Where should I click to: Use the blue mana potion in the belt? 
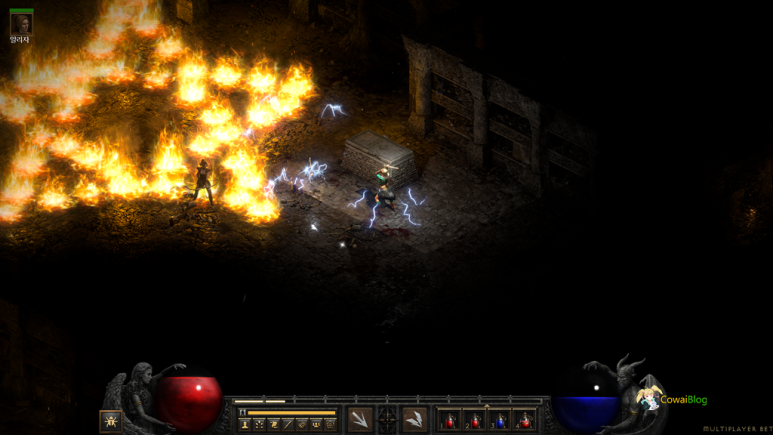pyautogui.click(x=500, y=420)
